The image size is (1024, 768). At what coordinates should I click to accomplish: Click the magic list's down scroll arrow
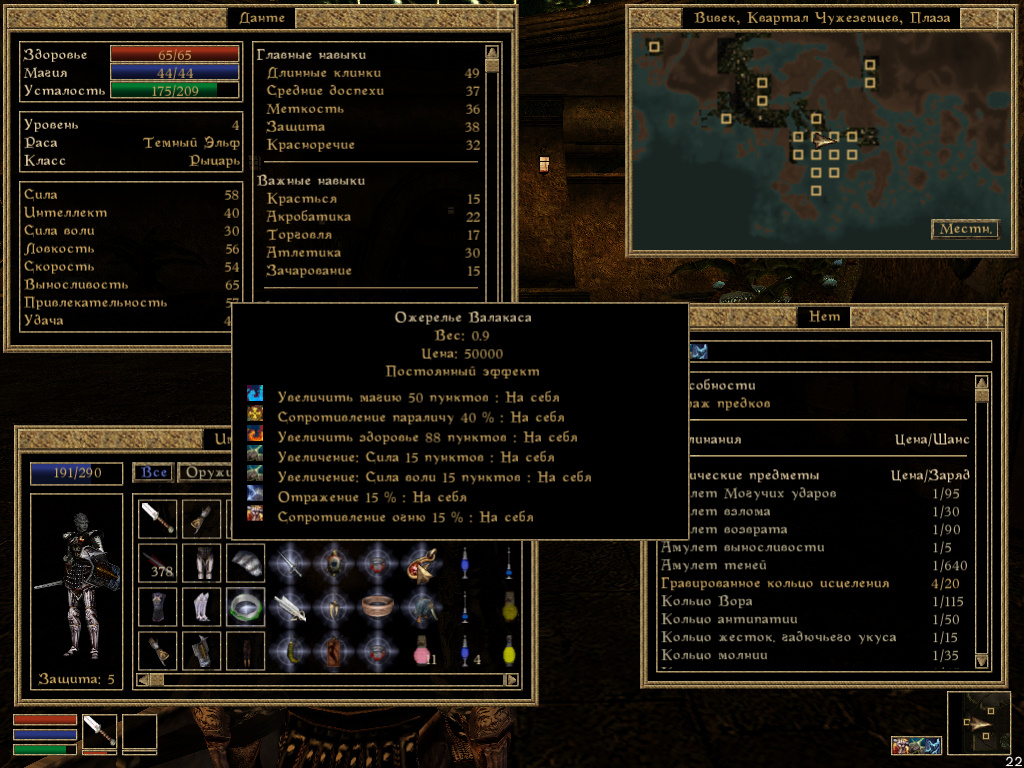981,661
